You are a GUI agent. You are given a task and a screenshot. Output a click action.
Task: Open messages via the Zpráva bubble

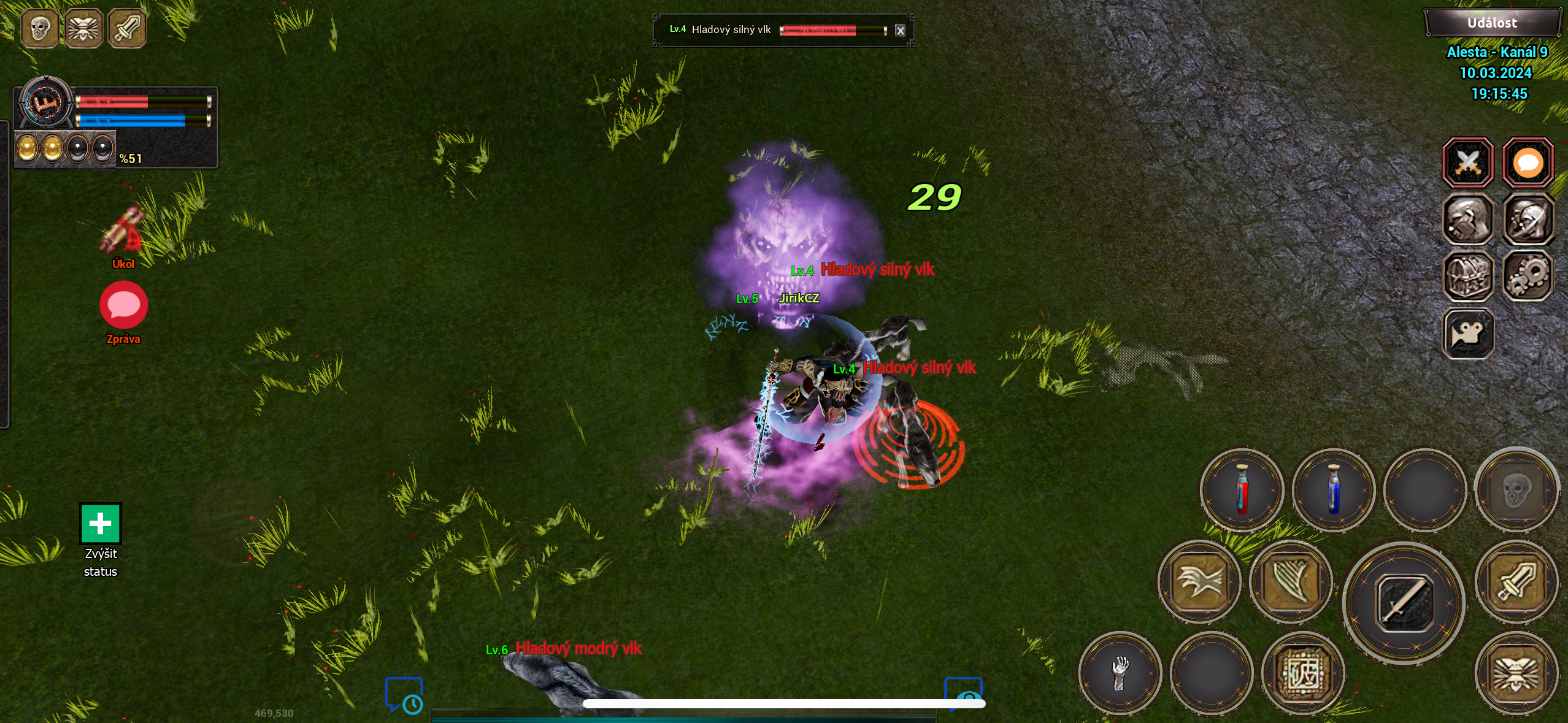pyautogui.click(x=123, y=305)
